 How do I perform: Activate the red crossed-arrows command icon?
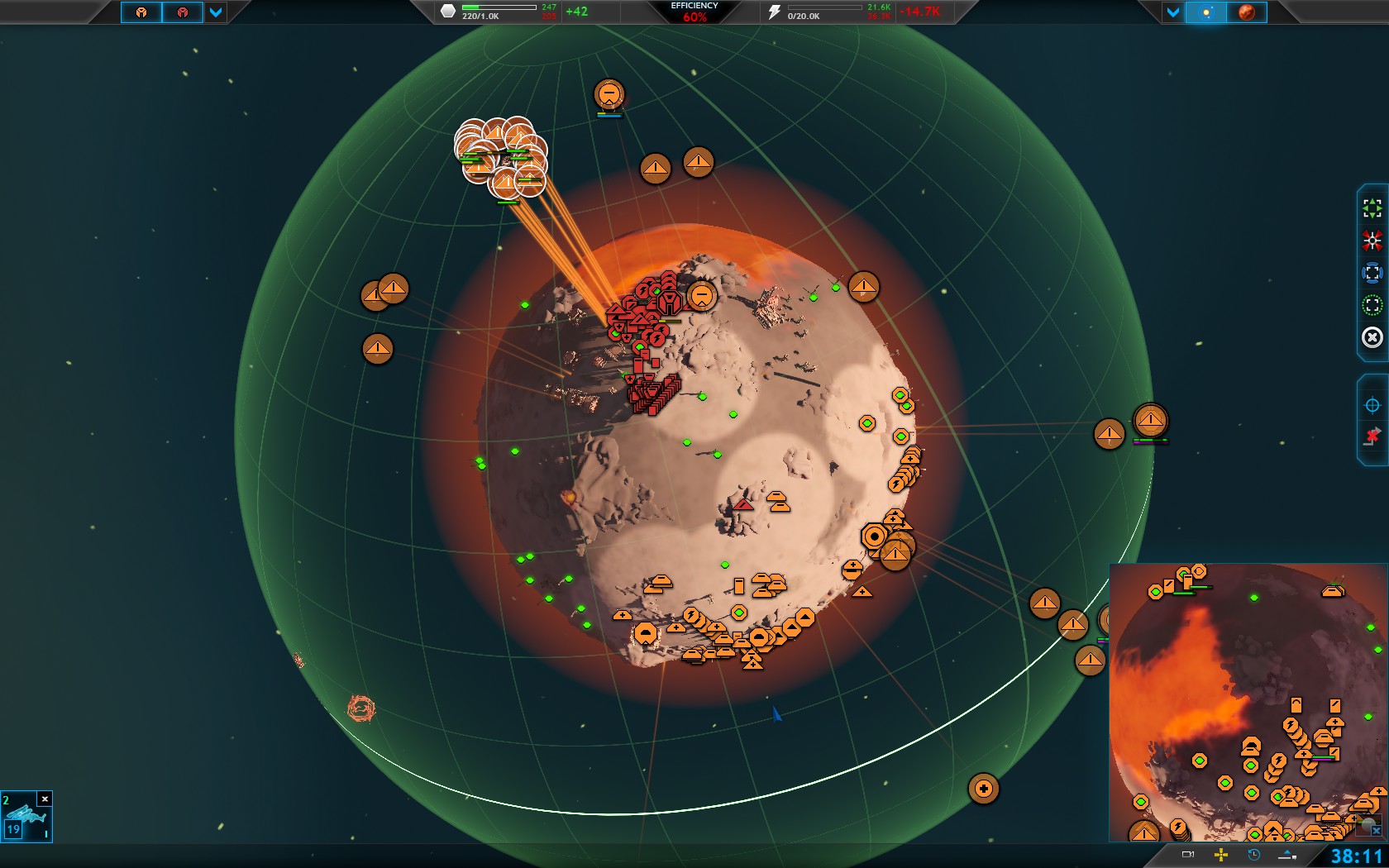pyautogui.click(x=1372, y=241)
